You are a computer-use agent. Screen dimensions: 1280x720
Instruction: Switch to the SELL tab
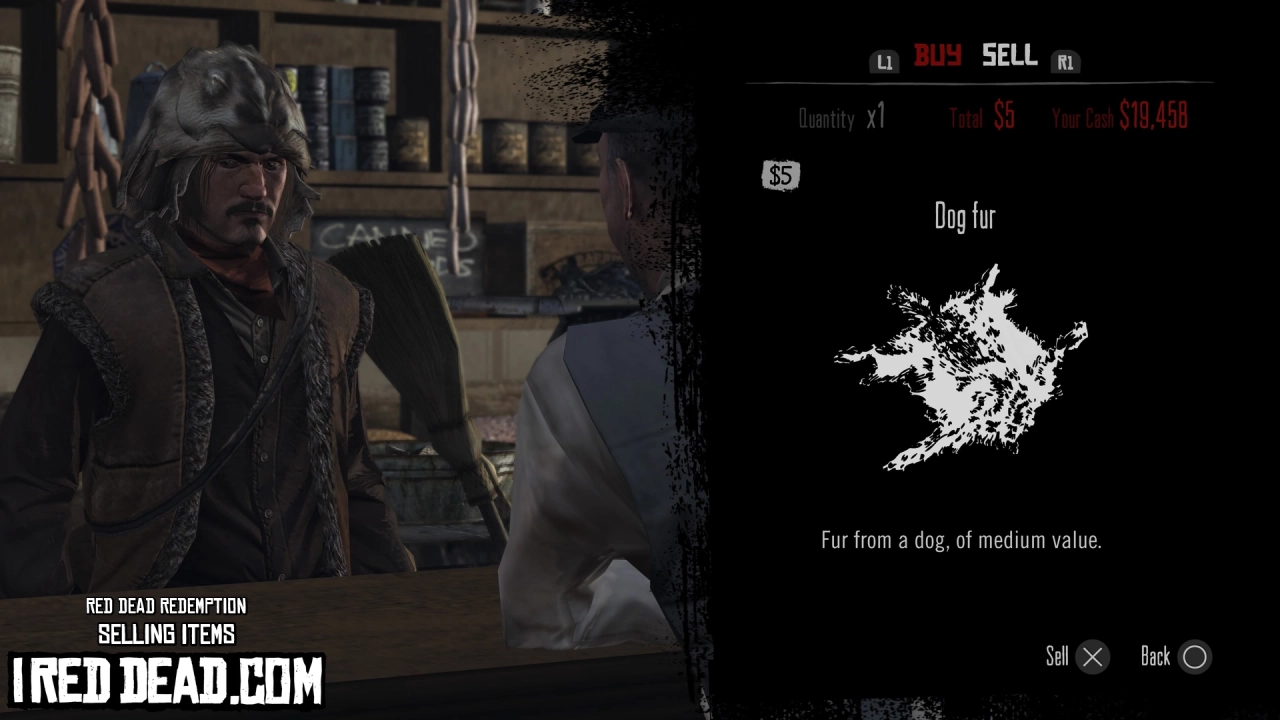(x=1008, y=57)
